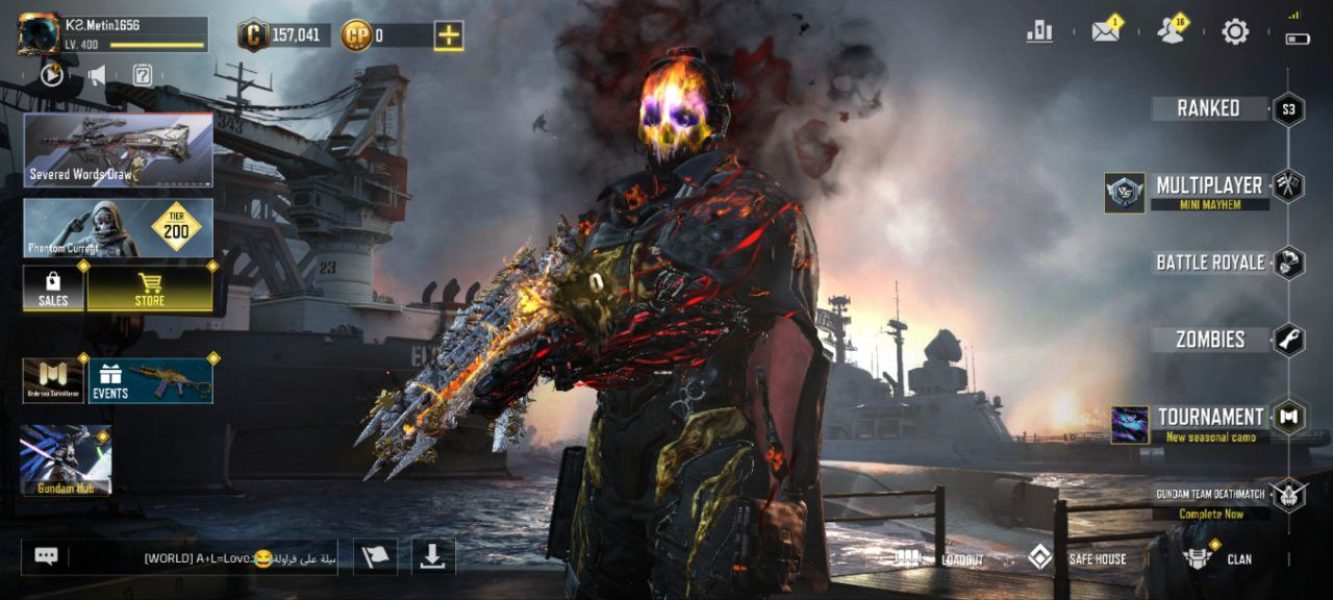Image resolution: width=1333 pixels, height=600 pixels.
Task: Enter Battle Royale mode
Action: tap(1210, 263)
